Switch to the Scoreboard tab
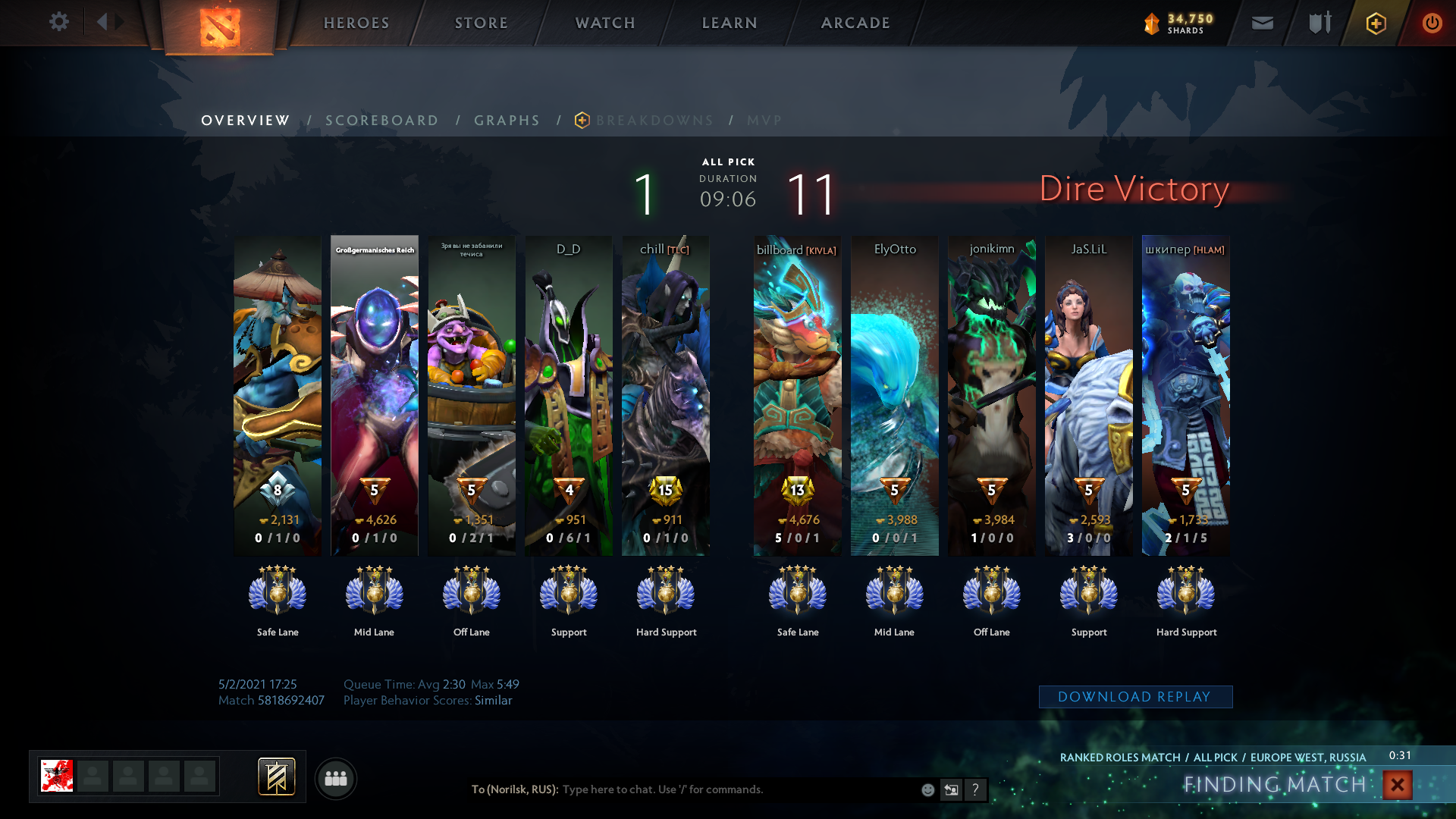 pos(382,121)
